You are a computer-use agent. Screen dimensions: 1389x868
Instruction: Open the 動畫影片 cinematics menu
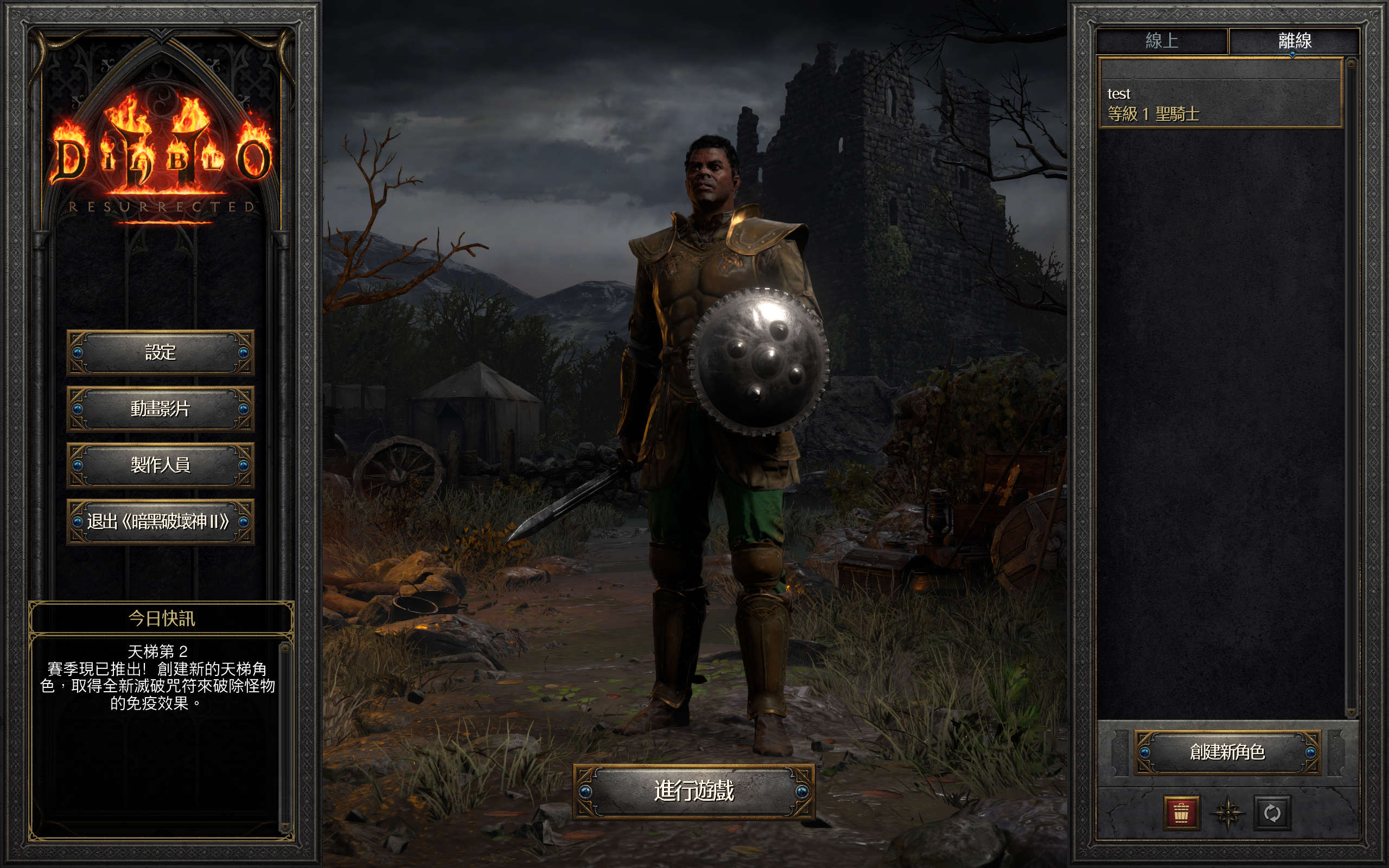[x=160, y=408]
